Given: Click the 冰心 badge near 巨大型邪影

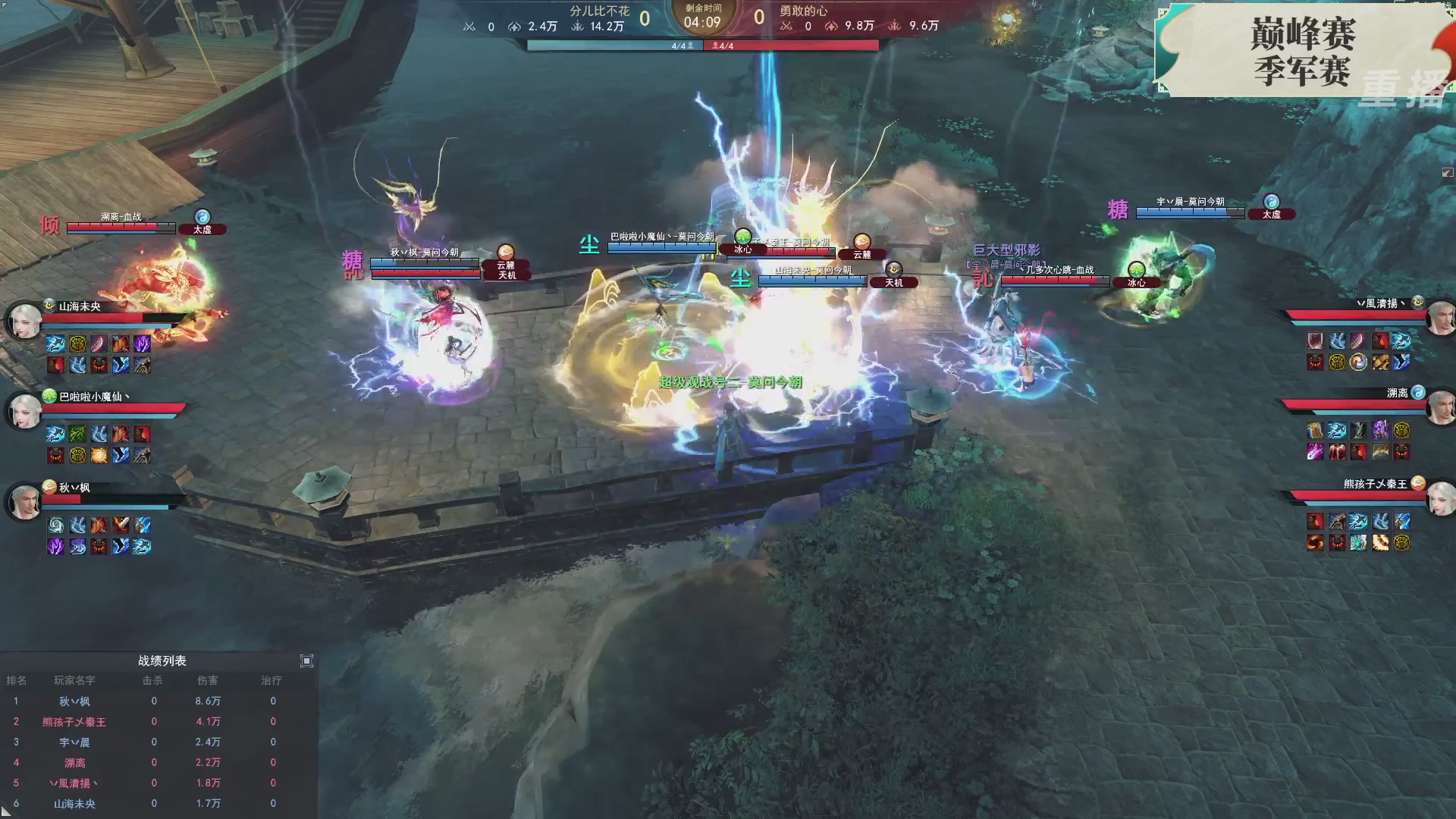Looking at the screenshot, I should click(x=1136, y=282).
